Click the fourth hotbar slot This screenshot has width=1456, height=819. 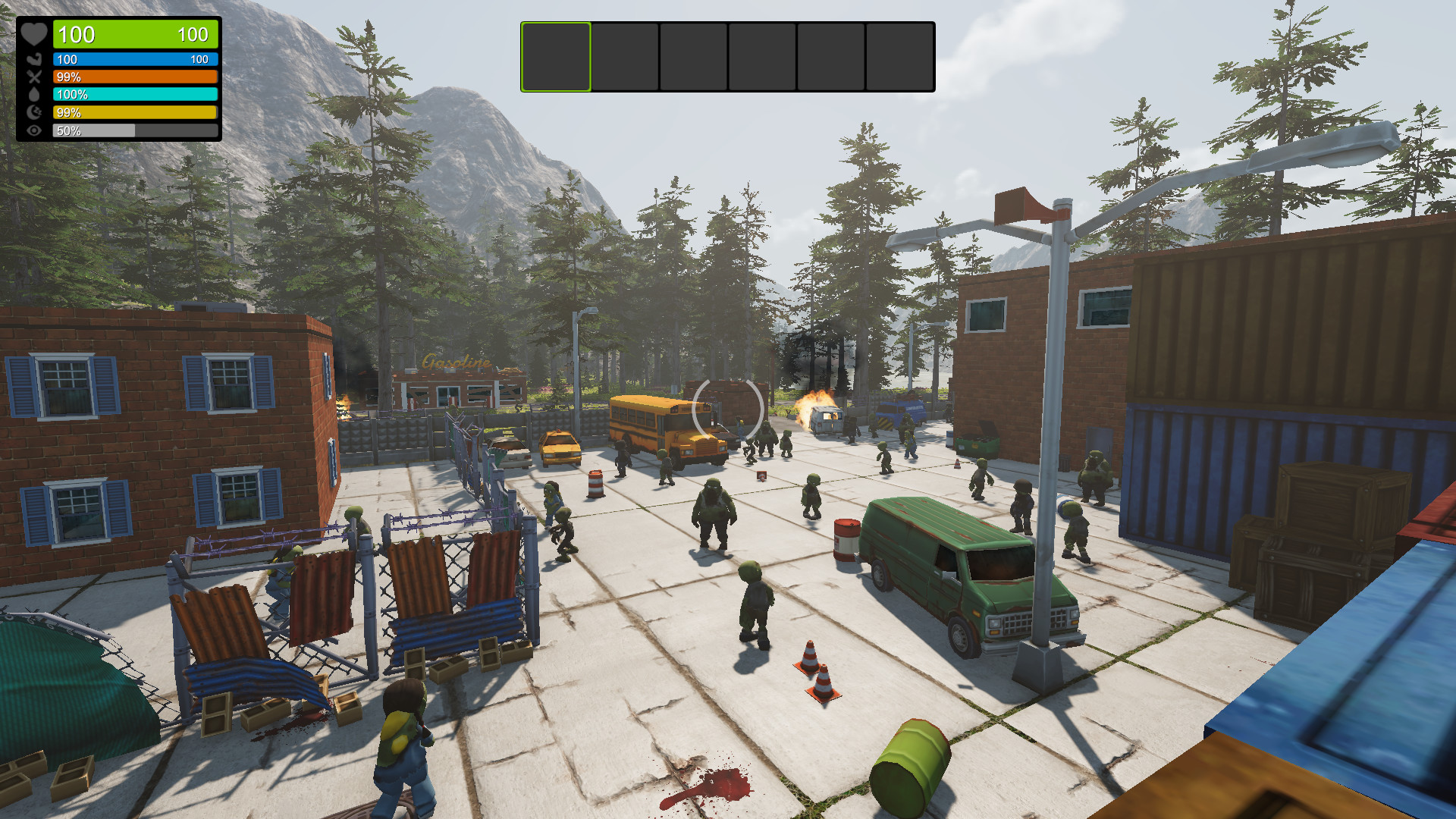[x=761, y=55]
